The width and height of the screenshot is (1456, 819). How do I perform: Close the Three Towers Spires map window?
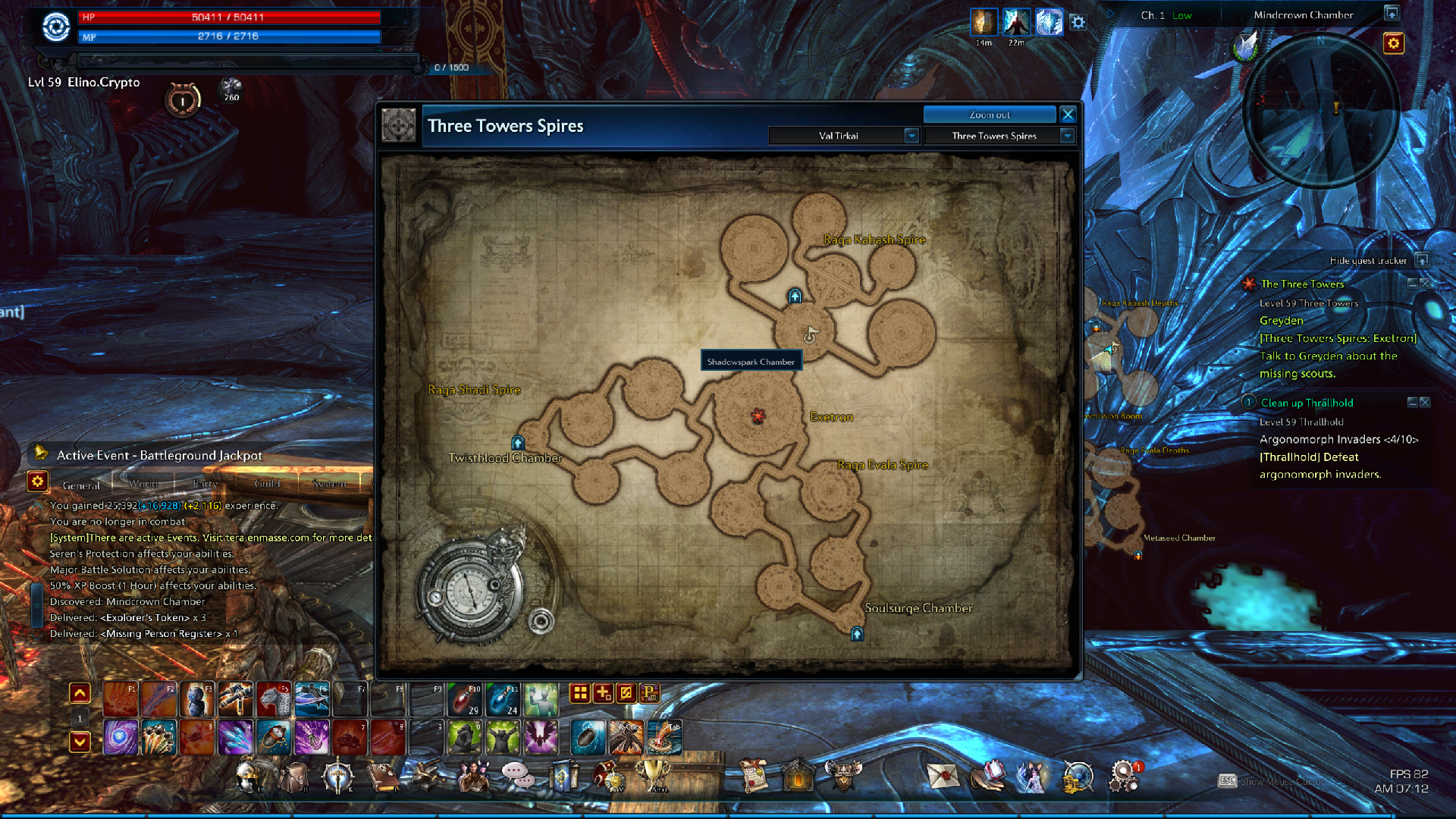[x=1068, y=115]
